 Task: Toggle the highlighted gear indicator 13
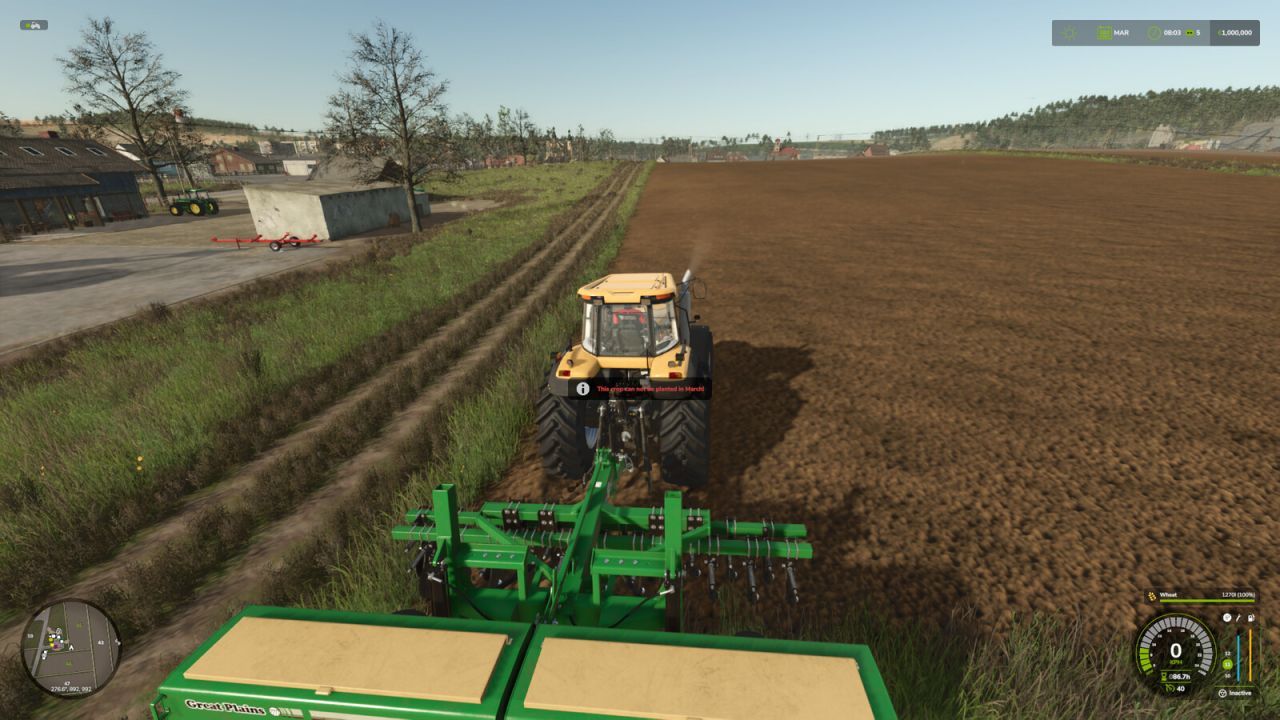coord(1225,665)
